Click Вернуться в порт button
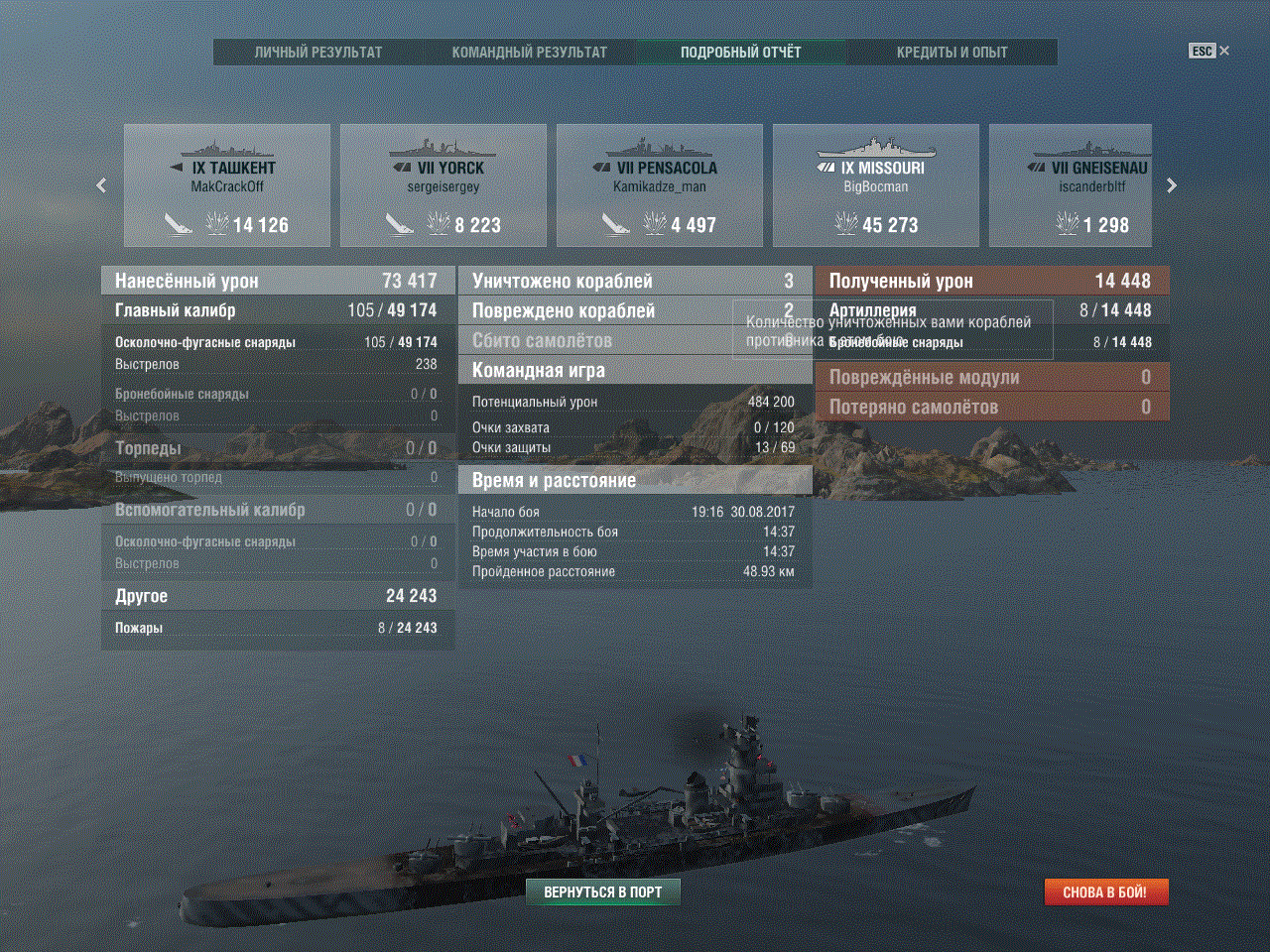The height and width of the screenshot is (952, 1270). coord(602,892)
